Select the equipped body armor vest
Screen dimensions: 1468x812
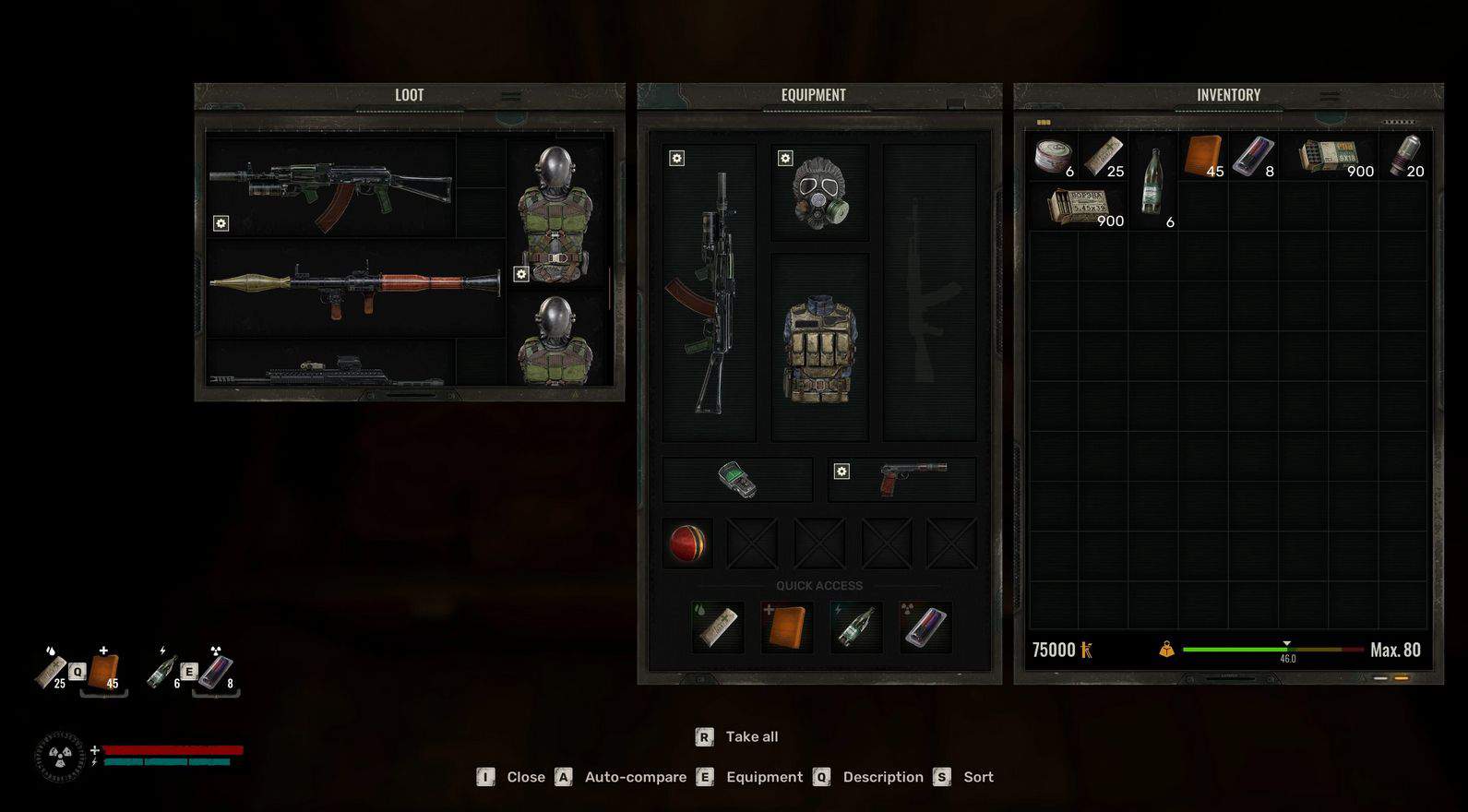[x=819, y=349]
